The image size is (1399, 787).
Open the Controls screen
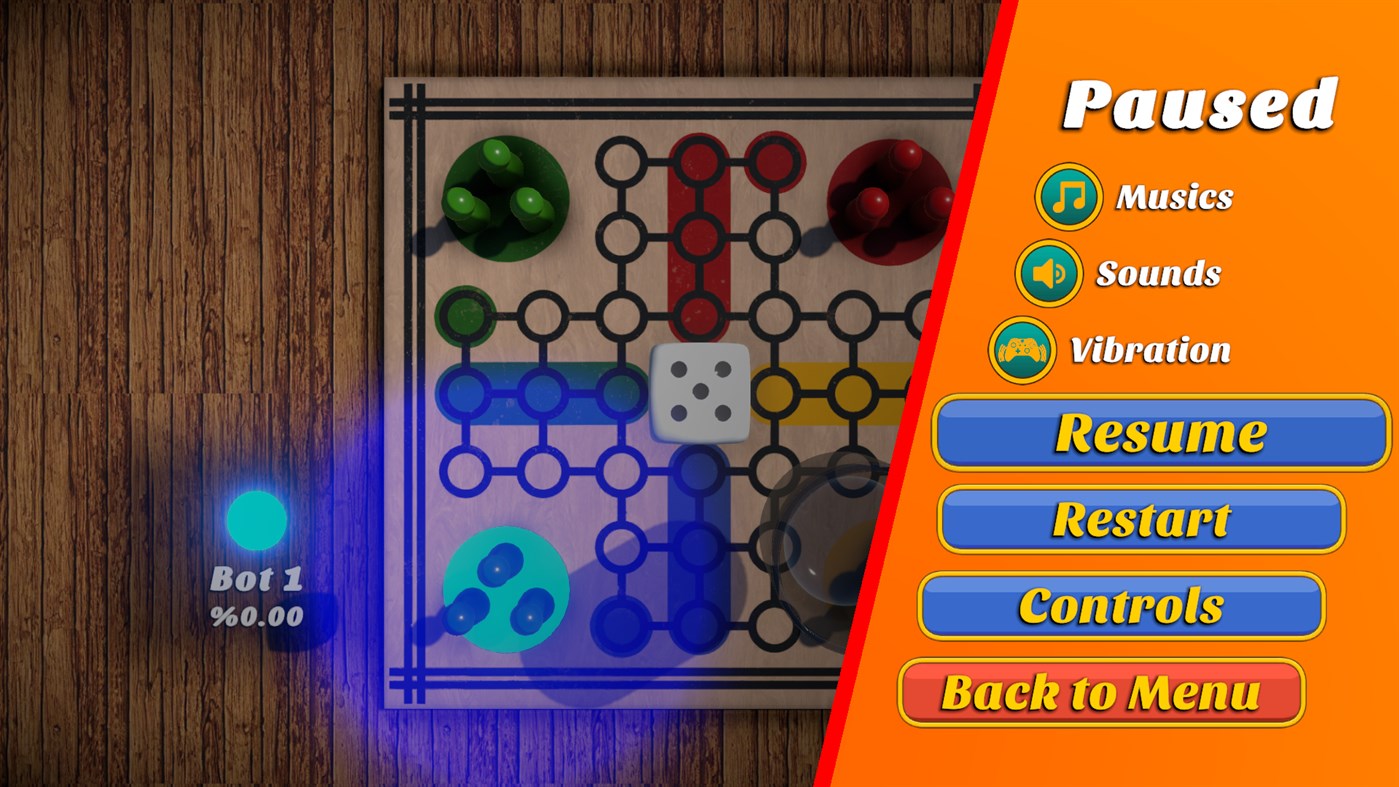1120,604
